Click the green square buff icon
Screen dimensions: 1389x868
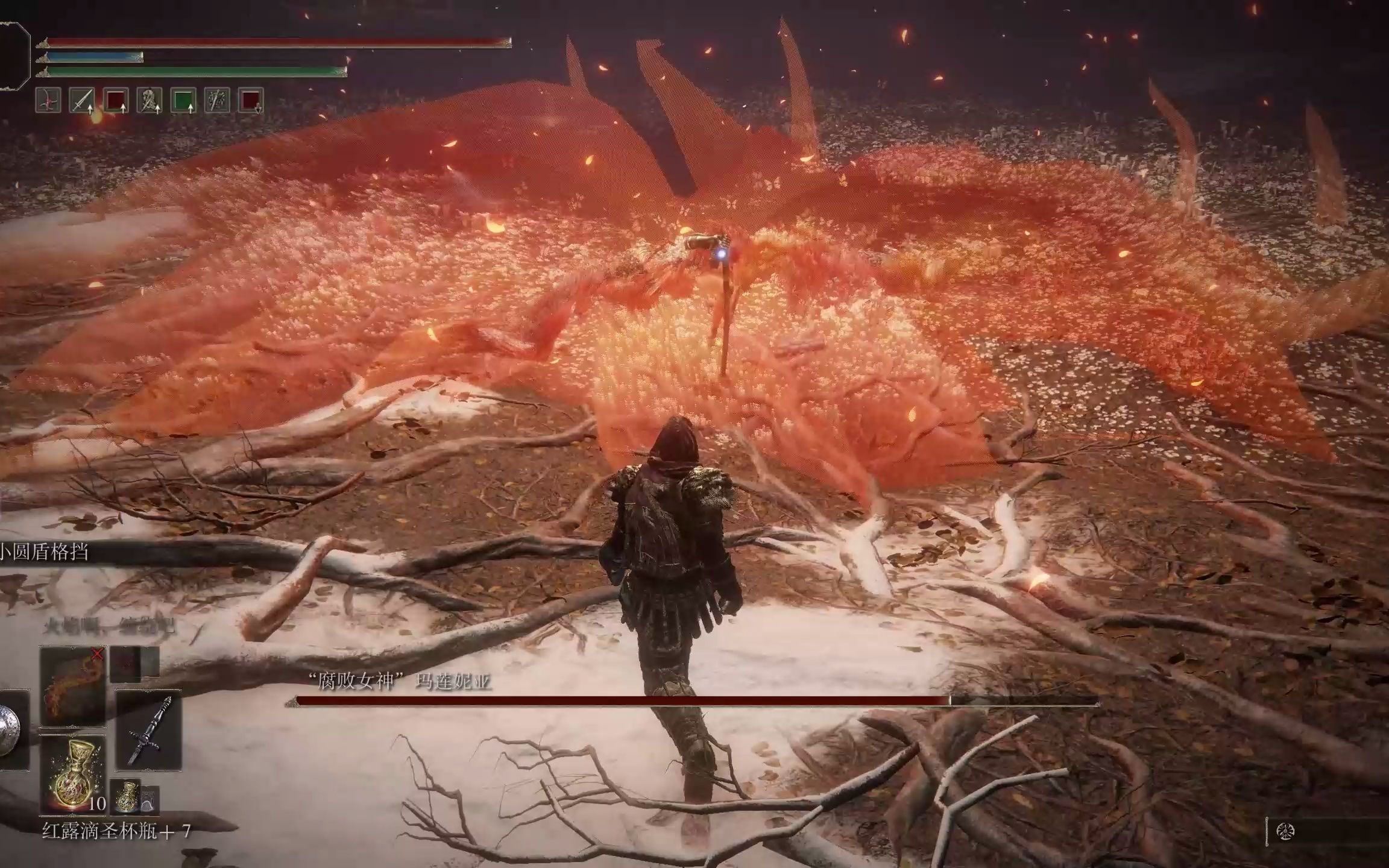pyautogui.click(x=183, y=101)
